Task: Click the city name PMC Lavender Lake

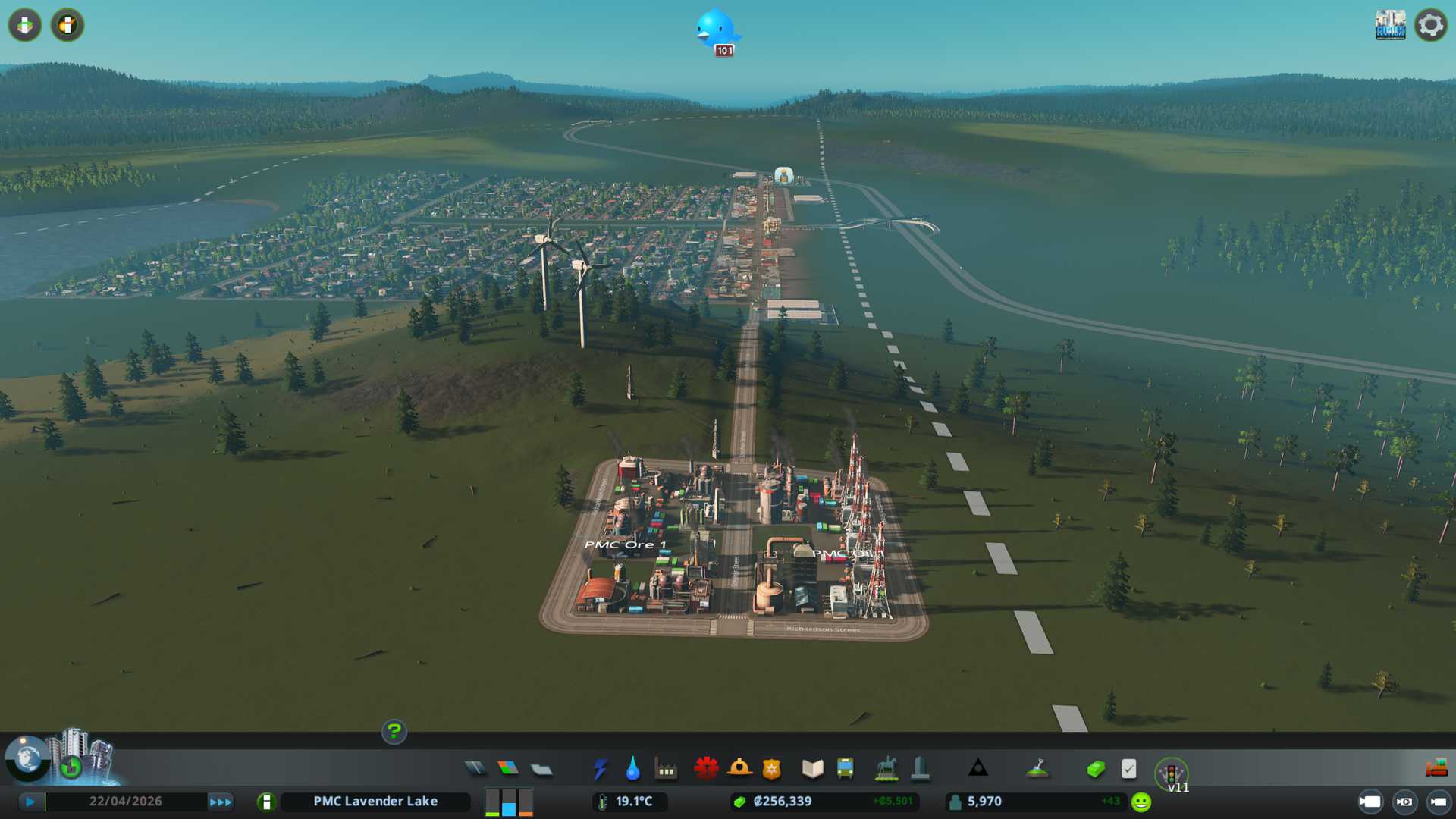Action: [375, 802]
